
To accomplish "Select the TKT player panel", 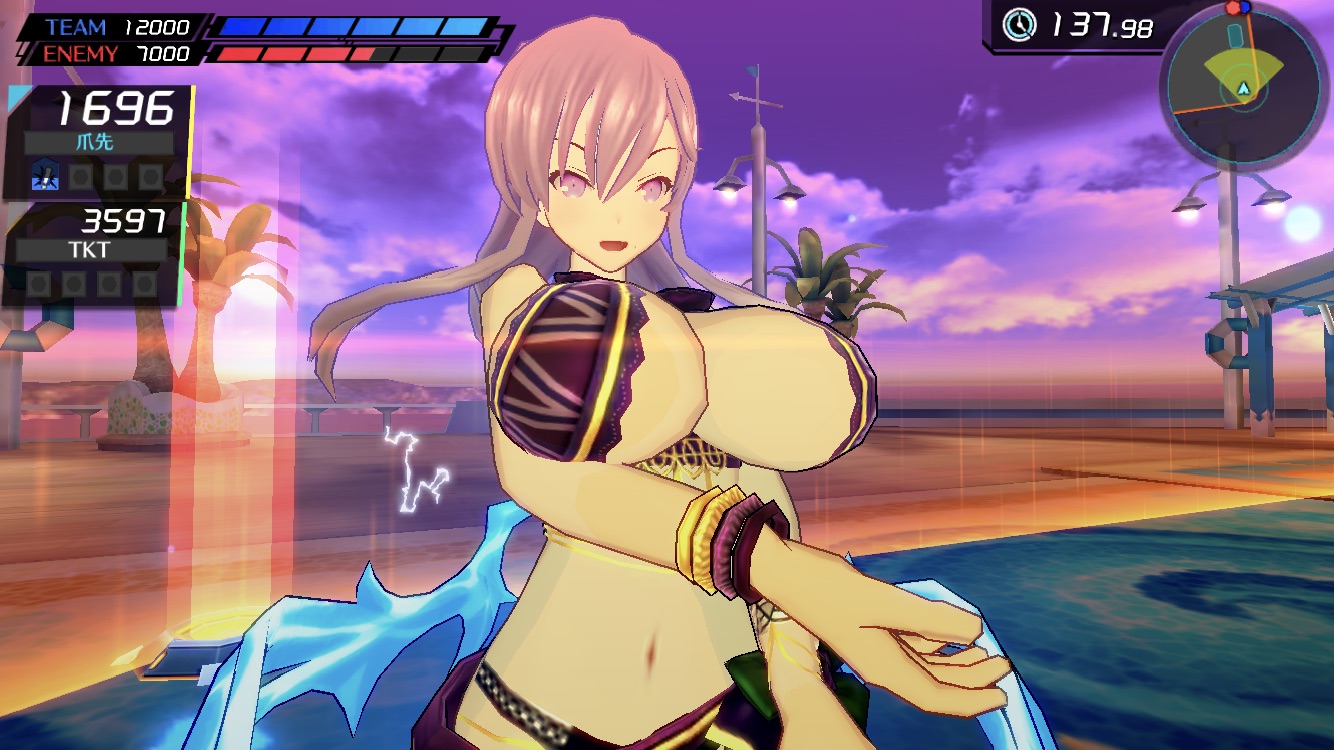I will click(95, 253).
